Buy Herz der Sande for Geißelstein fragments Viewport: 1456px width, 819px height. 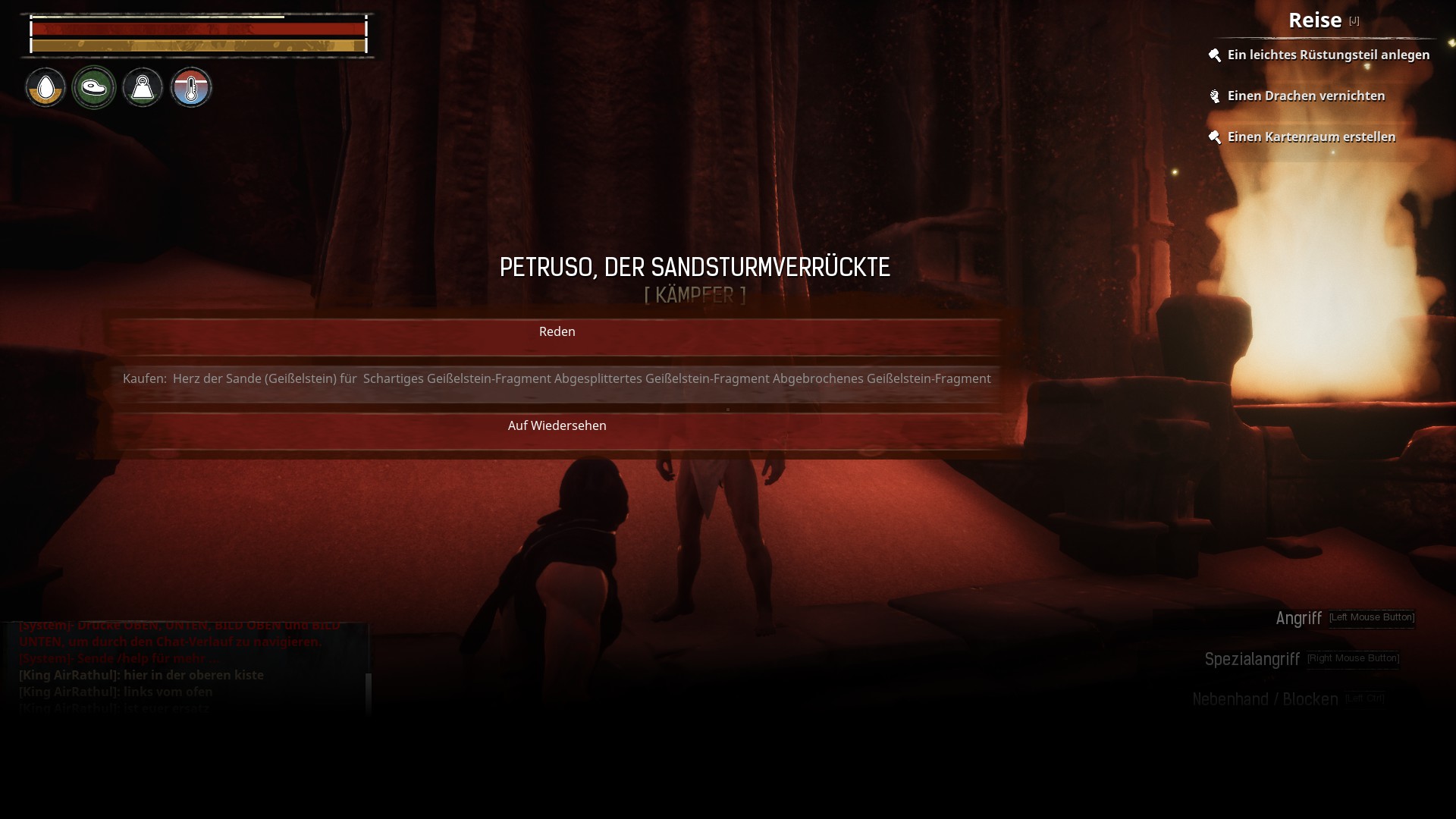pyautogui.click(x=557, y=378)
